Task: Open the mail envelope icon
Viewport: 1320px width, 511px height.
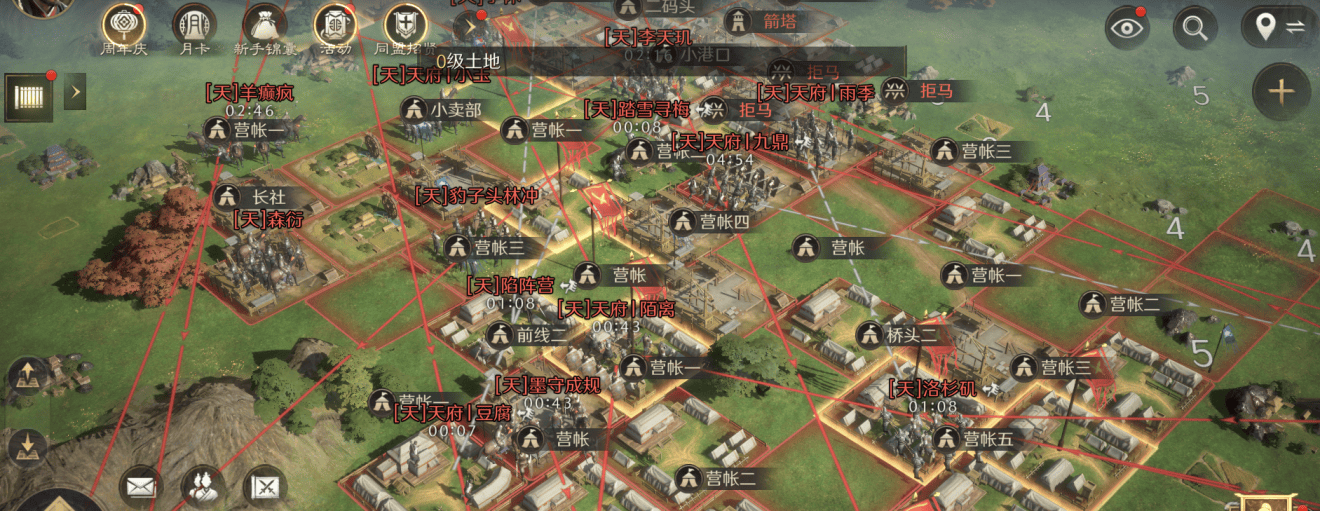Action: (141, 487)
